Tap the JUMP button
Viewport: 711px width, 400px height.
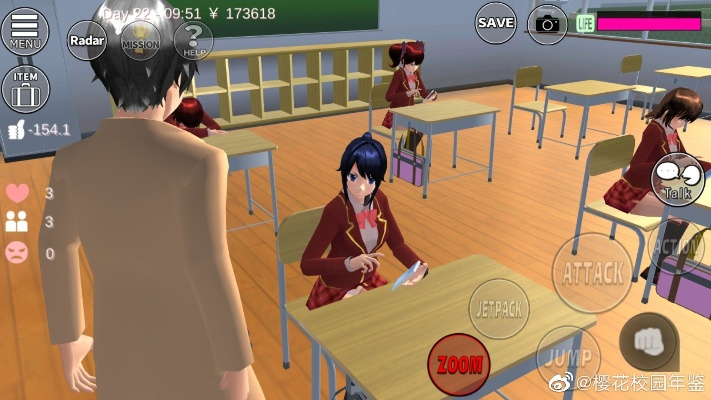coord(567,357)
